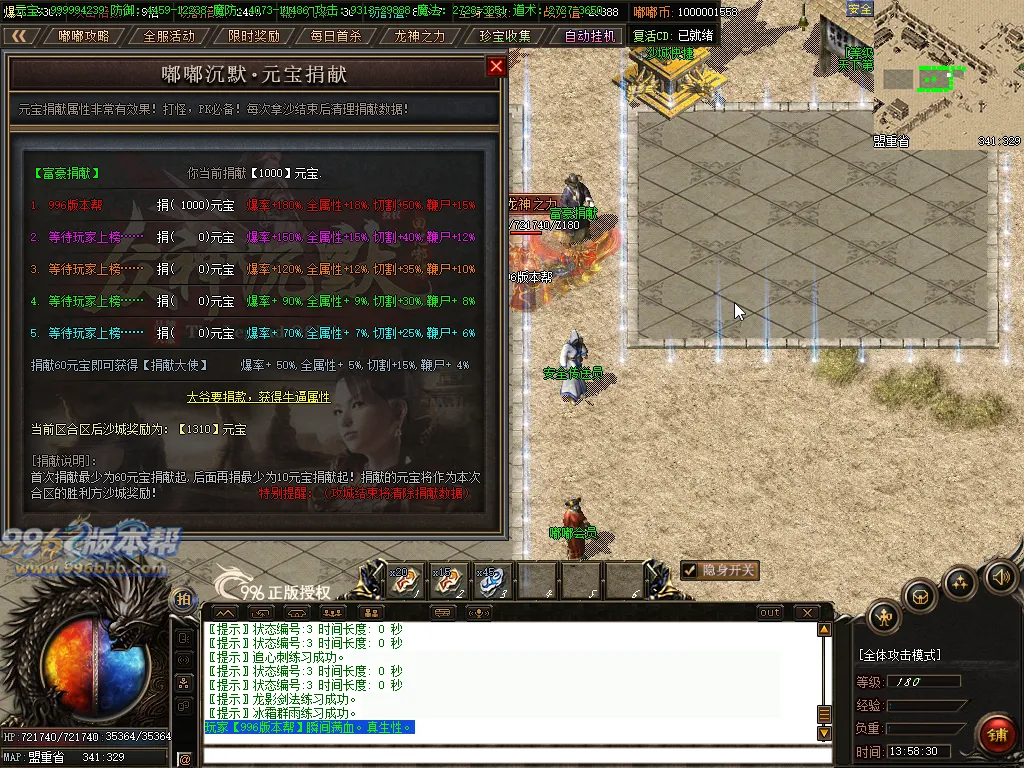This screenshot has width=1024, height=768.
Task: Click the yellow 大爷要捐款 donate link
Action: (x=258, y=397)
